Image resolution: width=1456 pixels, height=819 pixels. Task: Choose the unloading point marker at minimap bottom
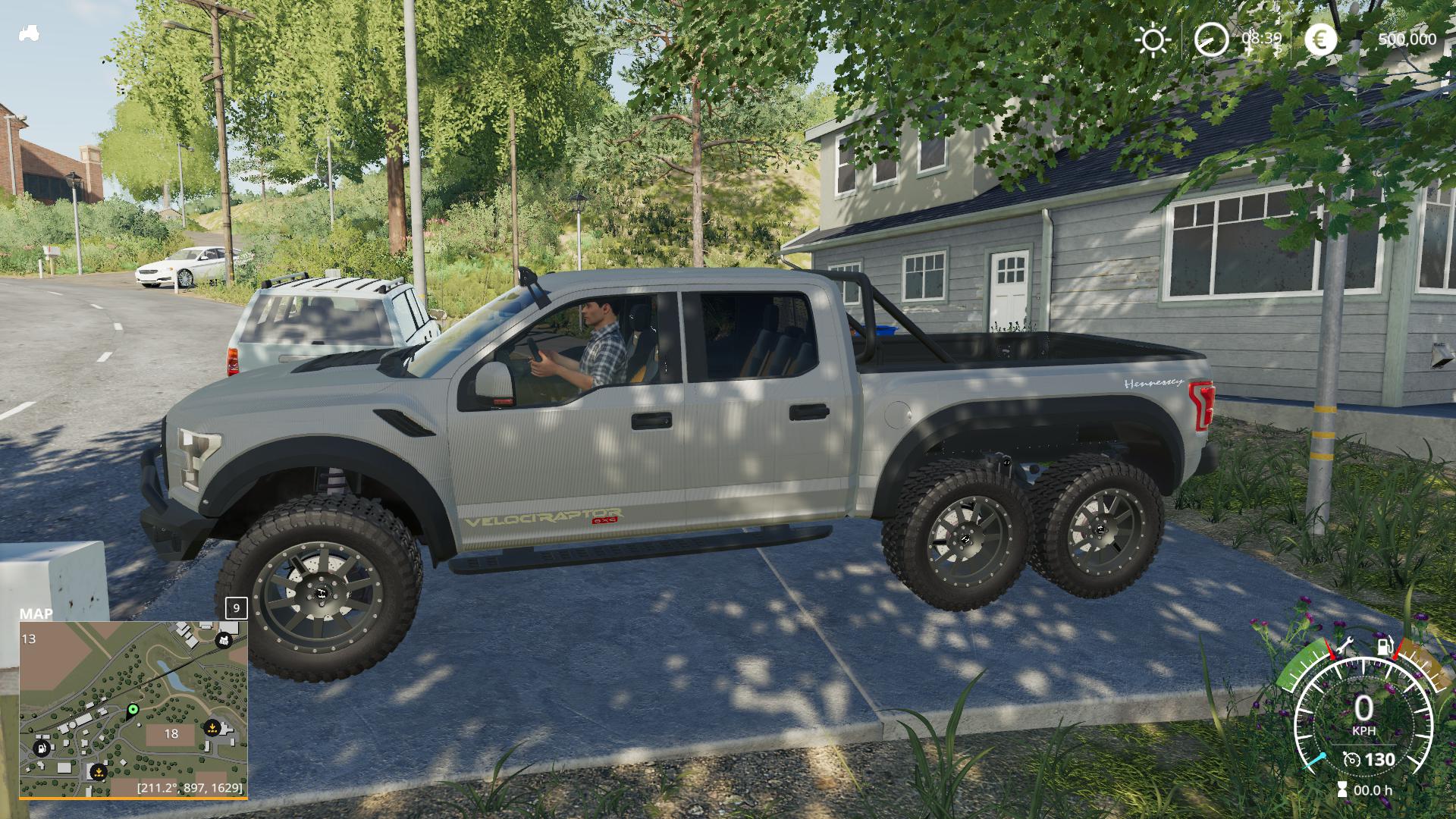tap(98, 772)
